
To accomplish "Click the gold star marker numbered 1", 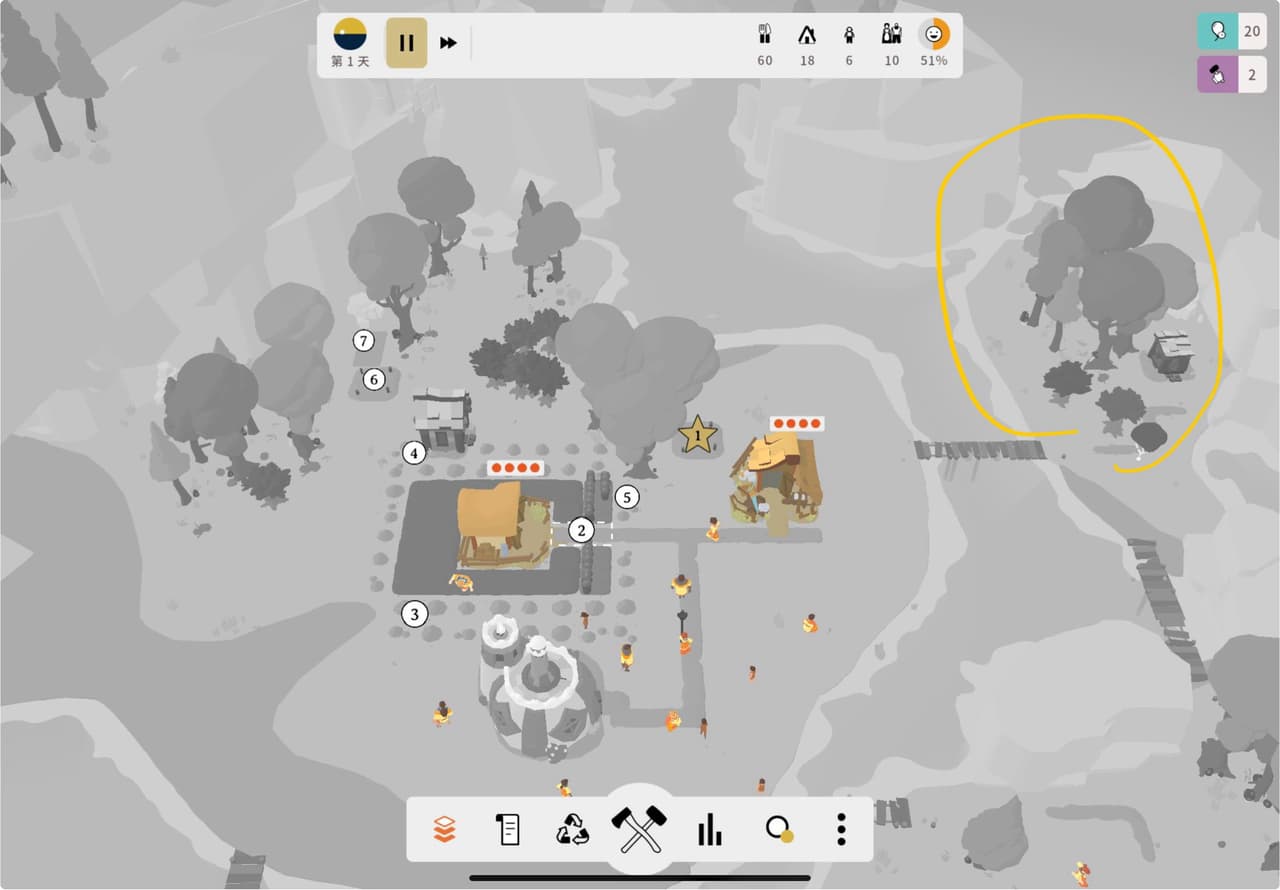I will pyautogui.click(x=697, y=435).
